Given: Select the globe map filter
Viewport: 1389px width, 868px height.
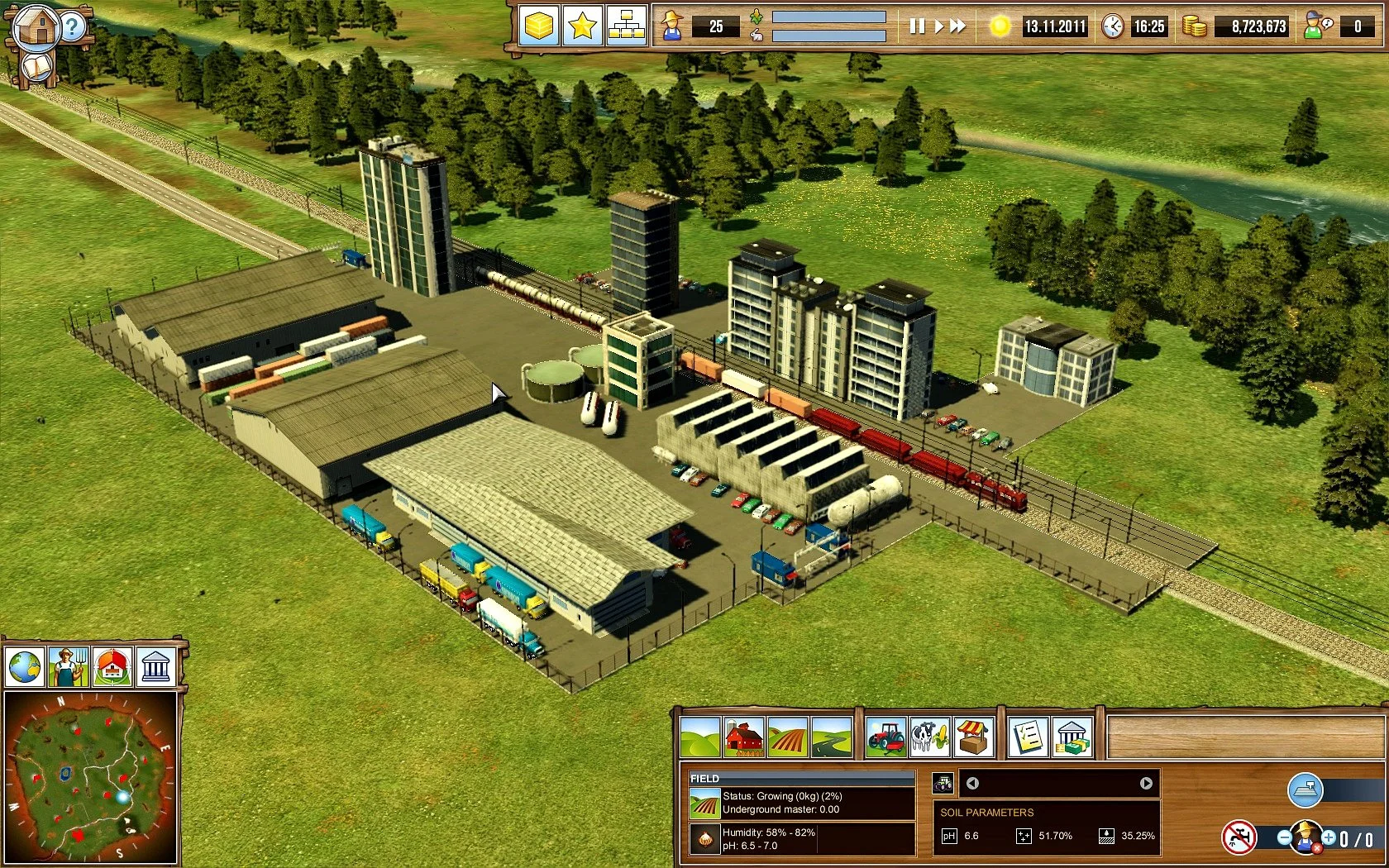Looking at the screenshot, I should (x=25, y=666).
